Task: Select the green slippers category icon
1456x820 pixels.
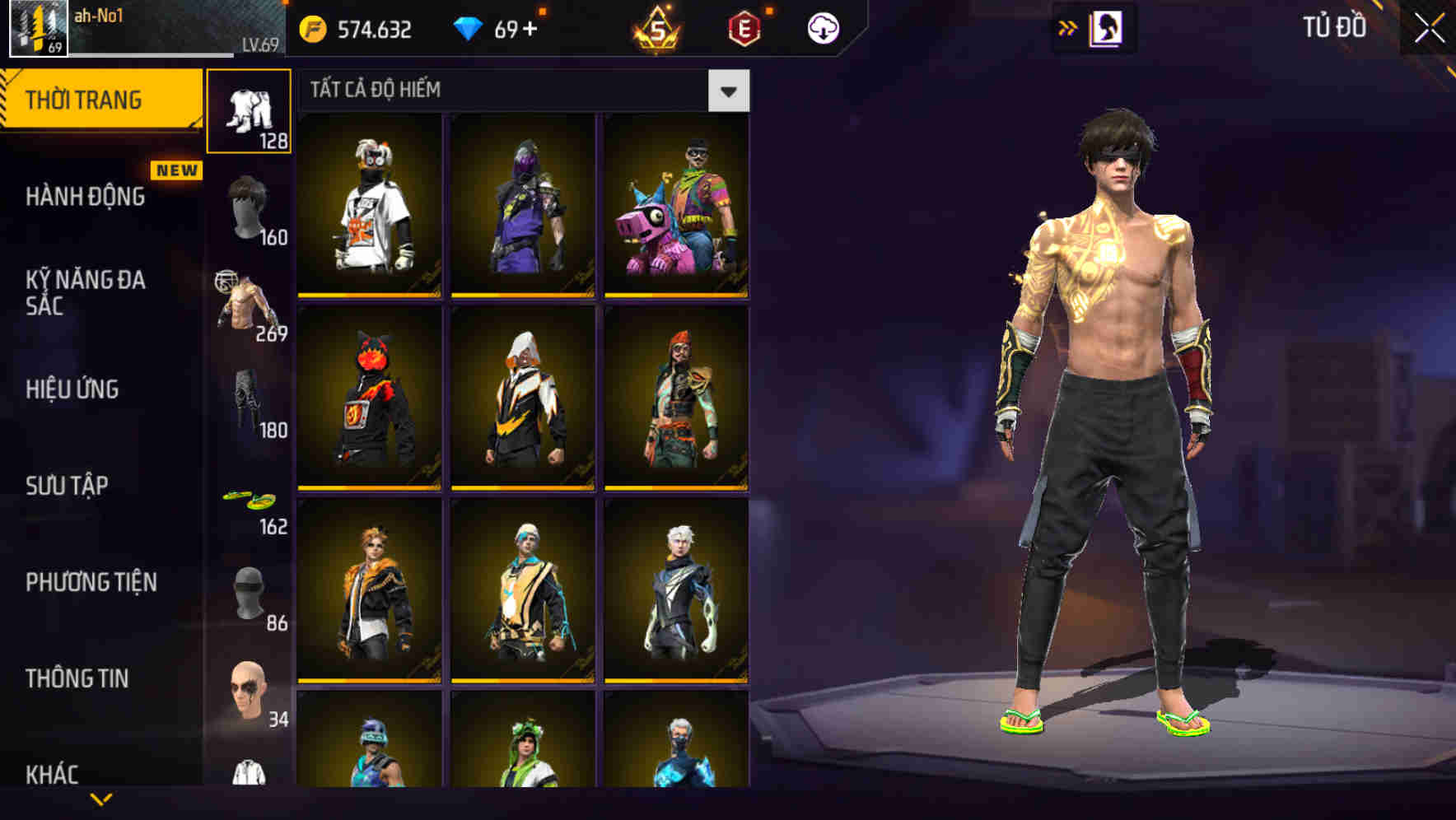Action: pos(249,494)
